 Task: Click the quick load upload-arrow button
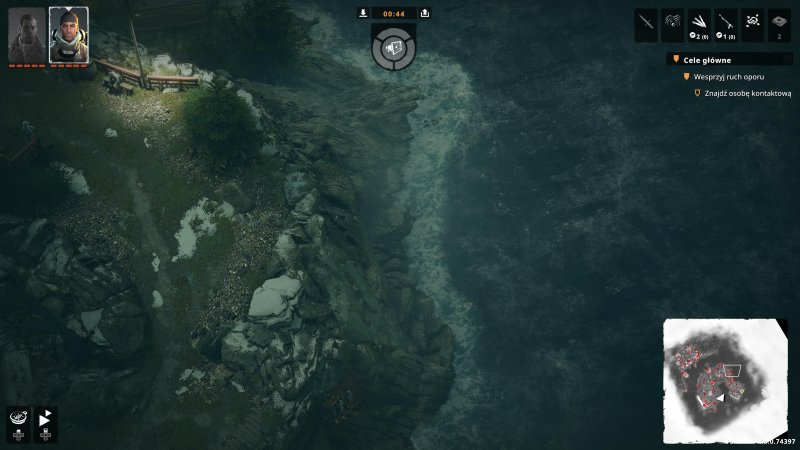coord(425,13)
